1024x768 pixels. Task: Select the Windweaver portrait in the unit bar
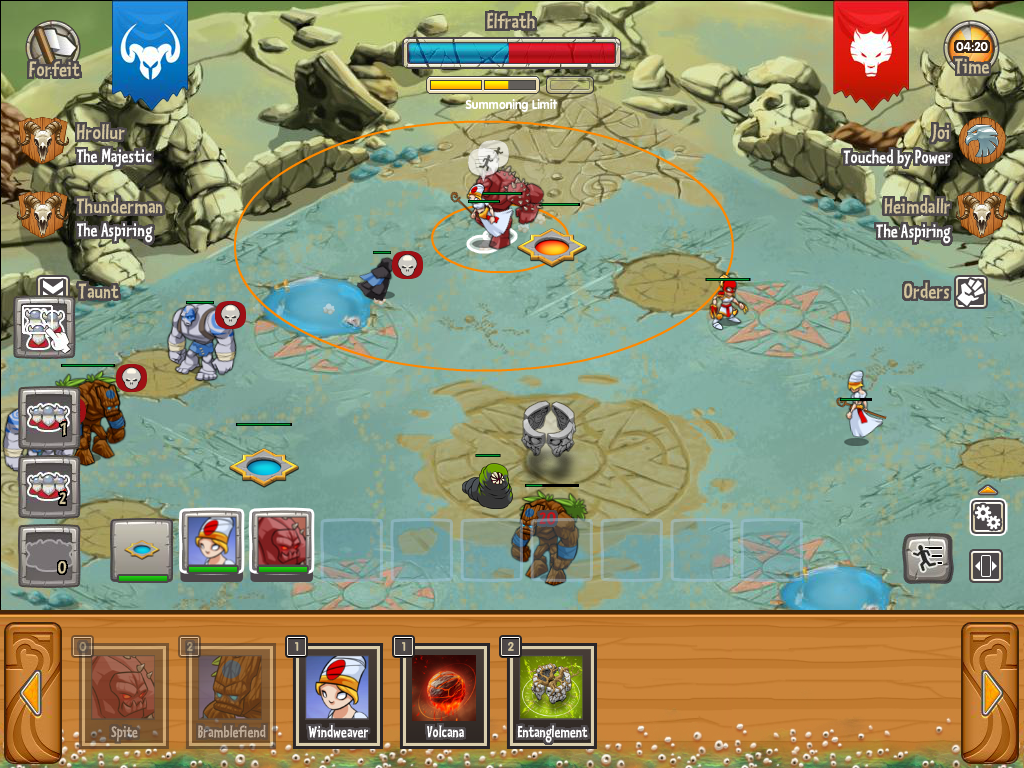pos(212,543)
